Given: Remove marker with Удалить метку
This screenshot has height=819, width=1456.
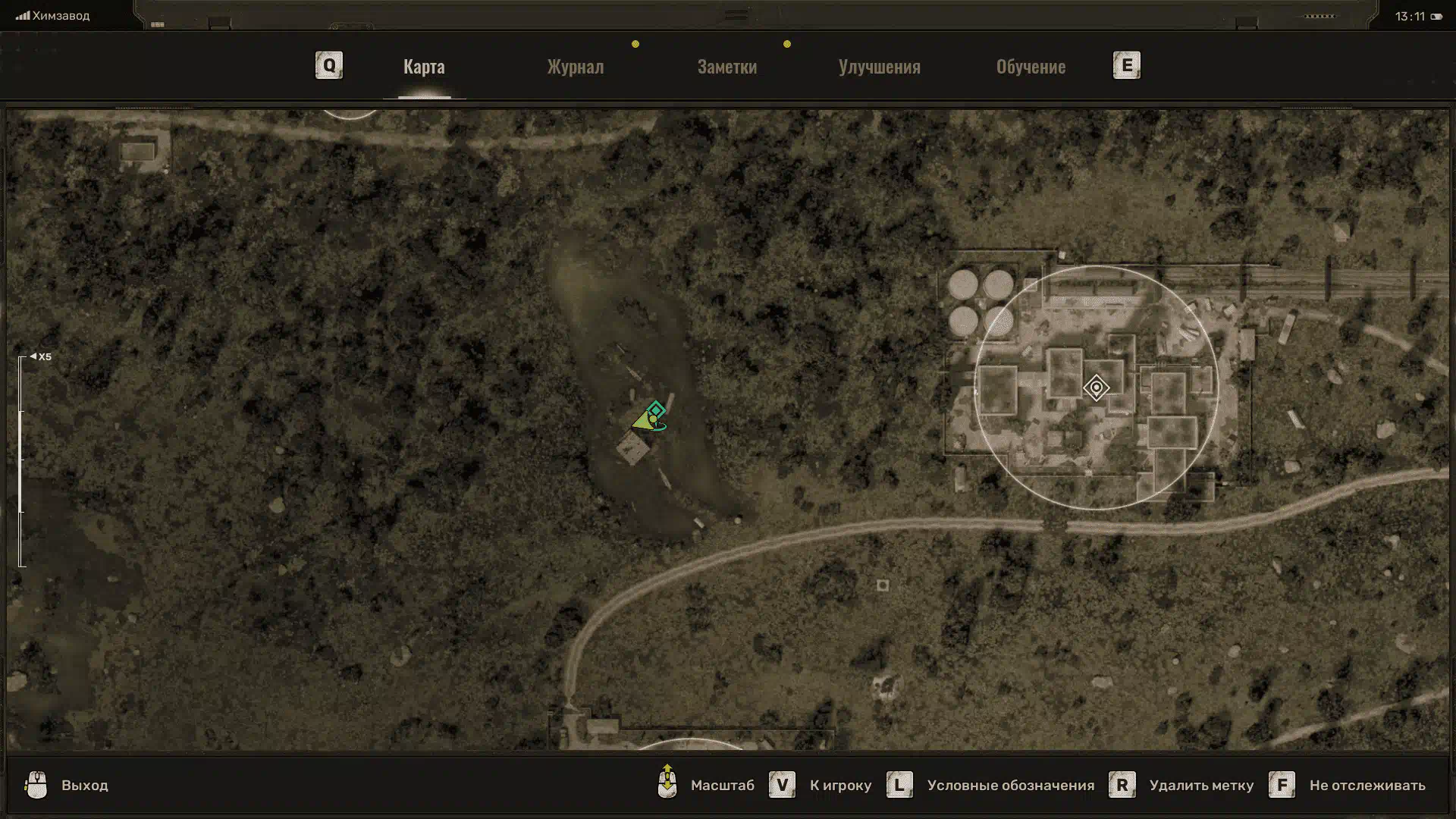Looking at the screenshot, I should 1201,786.
